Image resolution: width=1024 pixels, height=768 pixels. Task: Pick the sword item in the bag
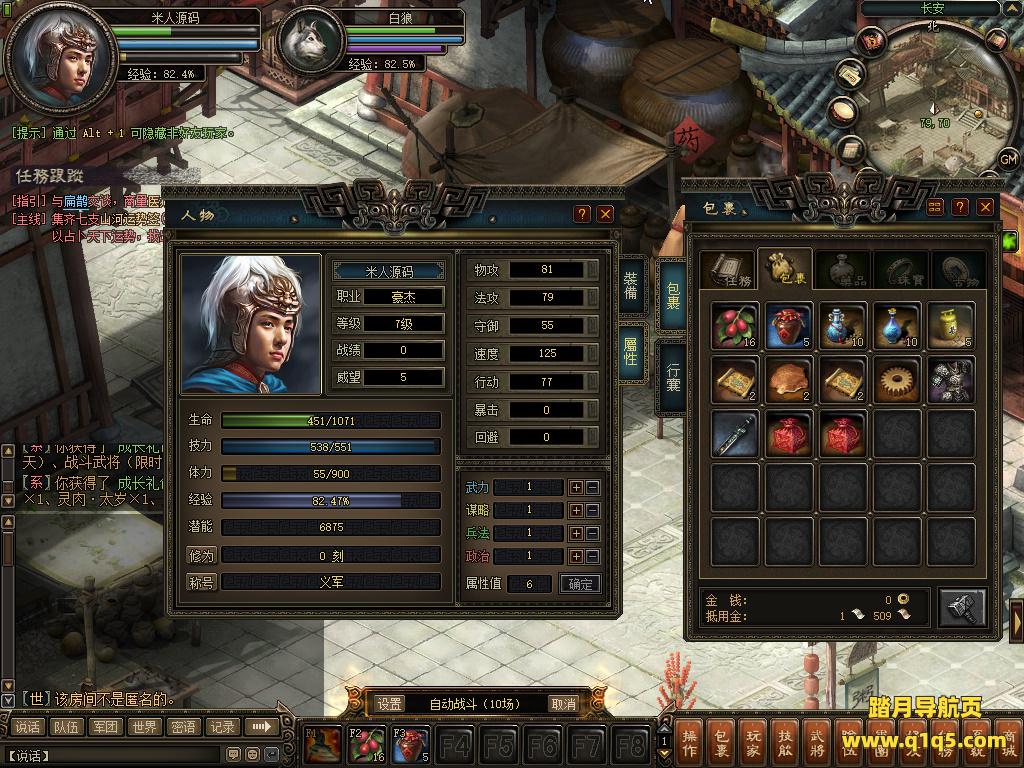pos(735,434)
